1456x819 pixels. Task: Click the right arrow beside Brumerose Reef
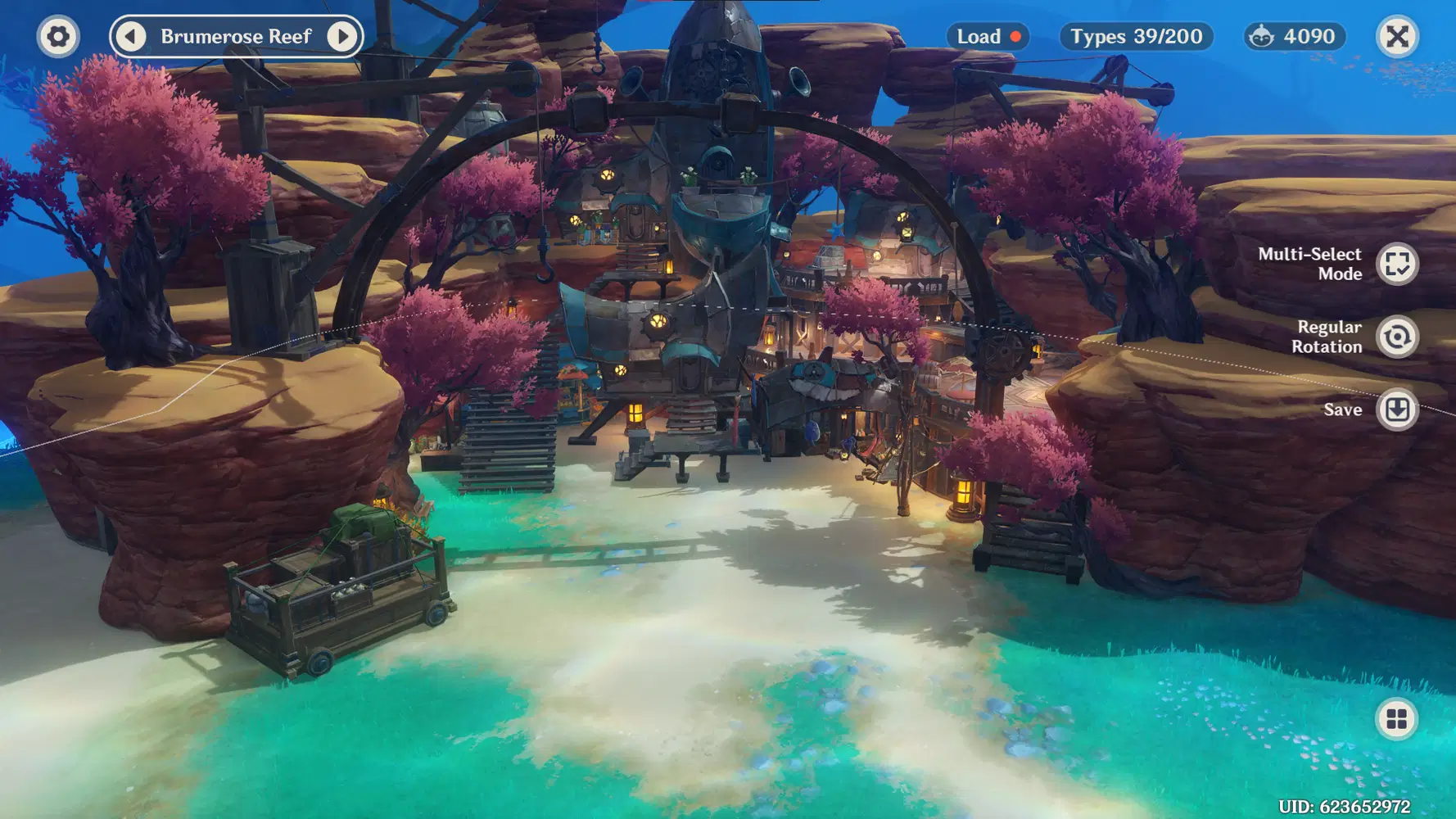coord(341,36)
